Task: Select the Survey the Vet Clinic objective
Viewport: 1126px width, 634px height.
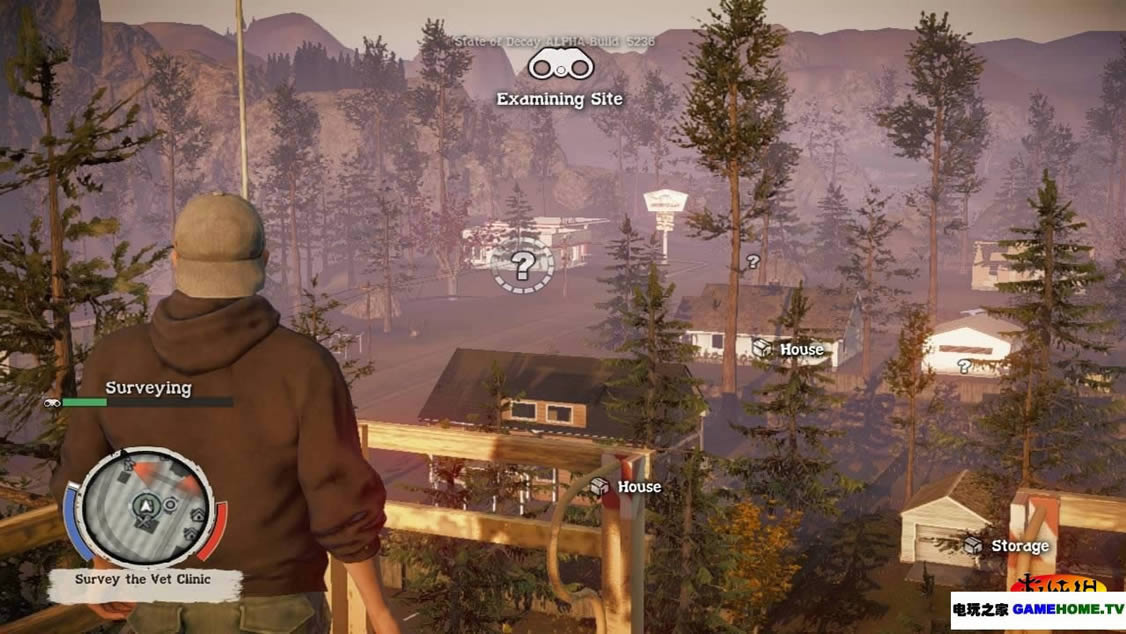Action: (x=144, y=580)
